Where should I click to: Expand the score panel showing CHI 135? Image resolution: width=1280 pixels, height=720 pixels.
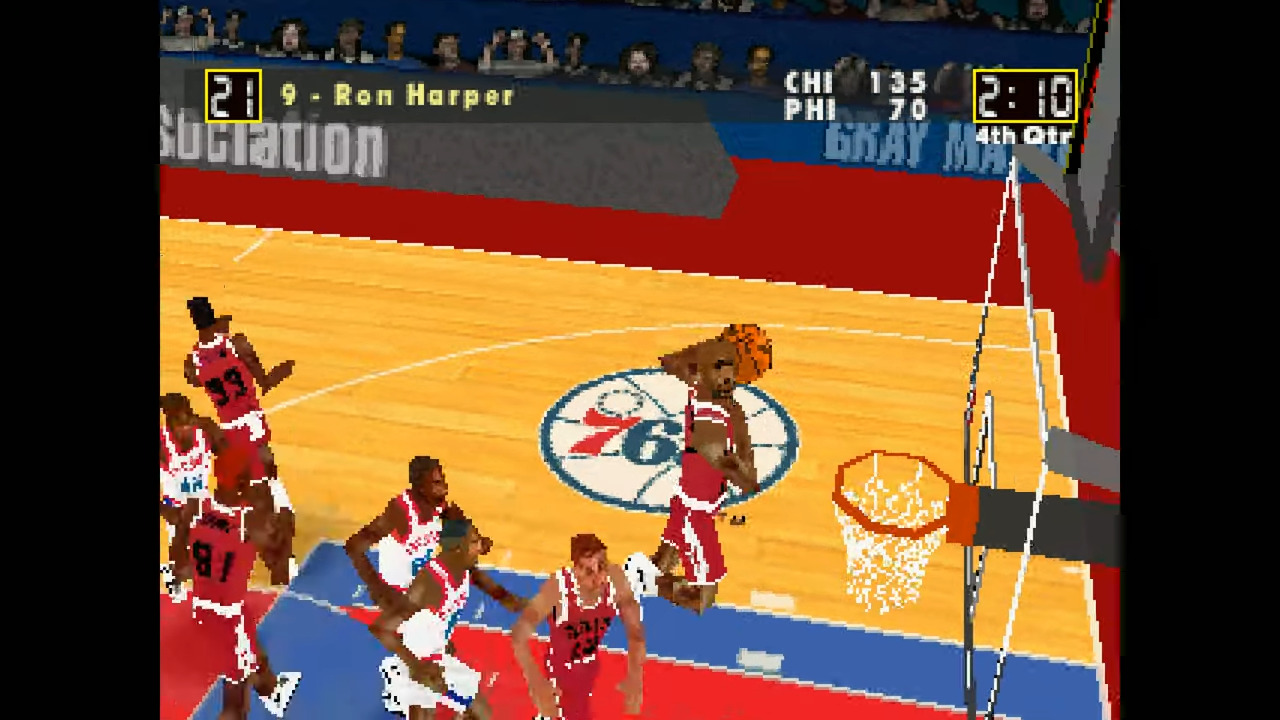click(860, 84)
